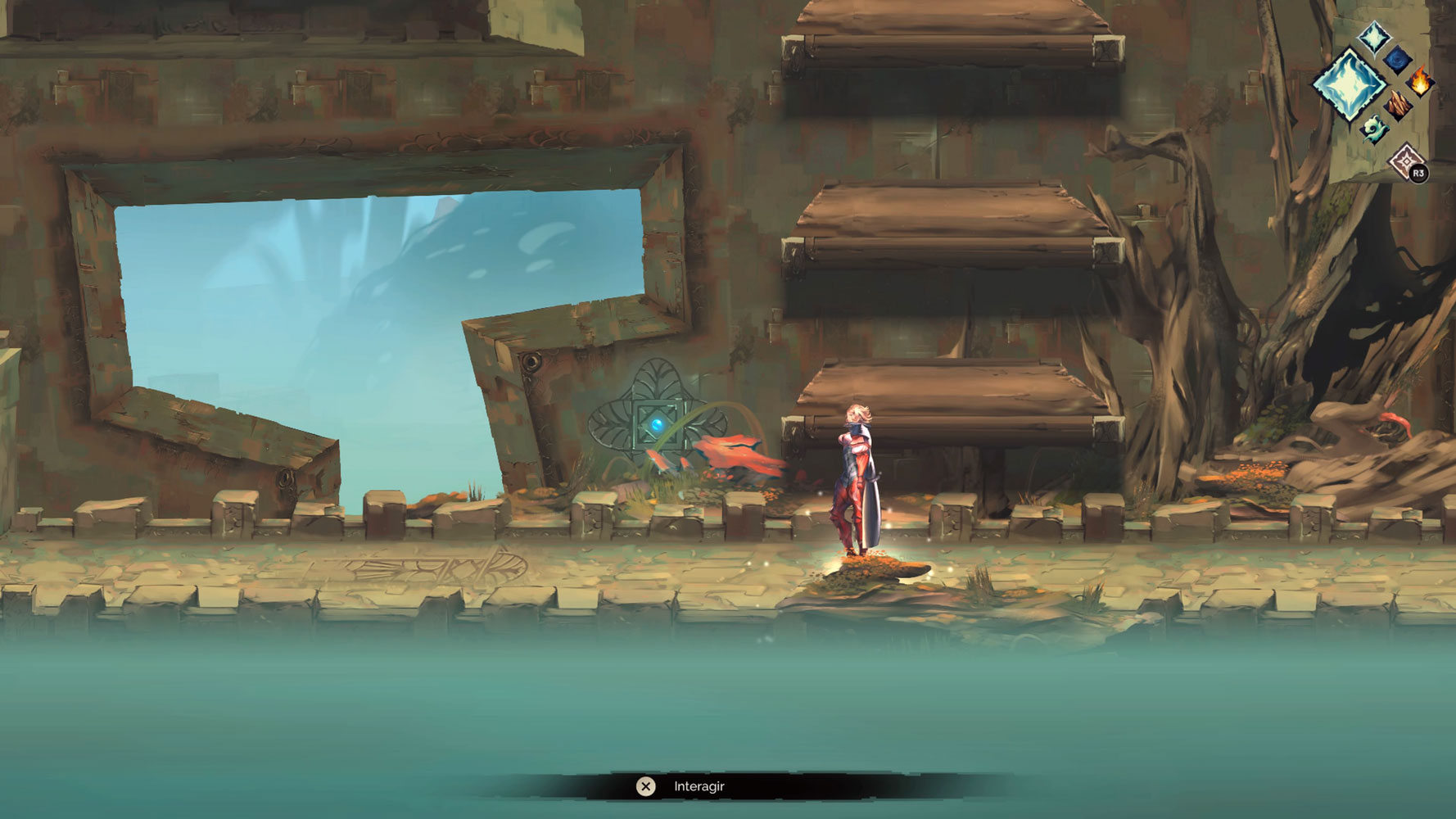This screenshot has height=819, width=1456.
Task: Select the brown wooden spikes ability
Action: point(1398,105)
